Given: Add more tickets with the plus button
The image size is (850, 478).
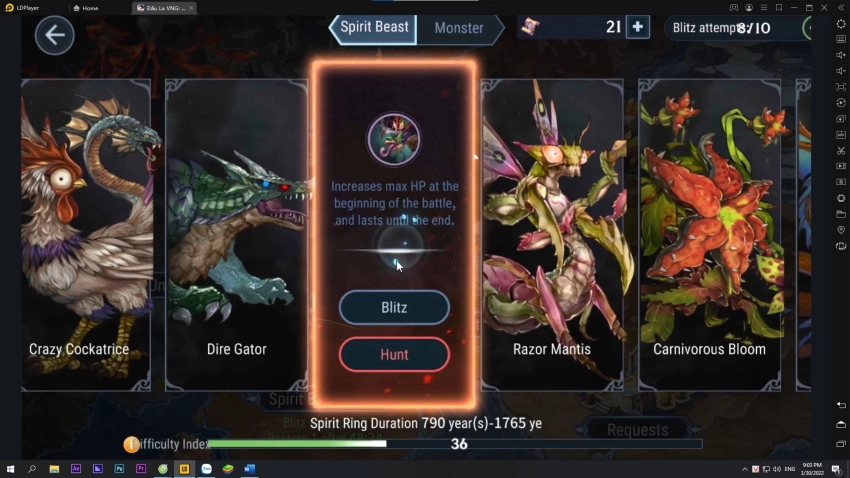Looking at the screenshot, I should pyautogui.click(x=637, y=27).
